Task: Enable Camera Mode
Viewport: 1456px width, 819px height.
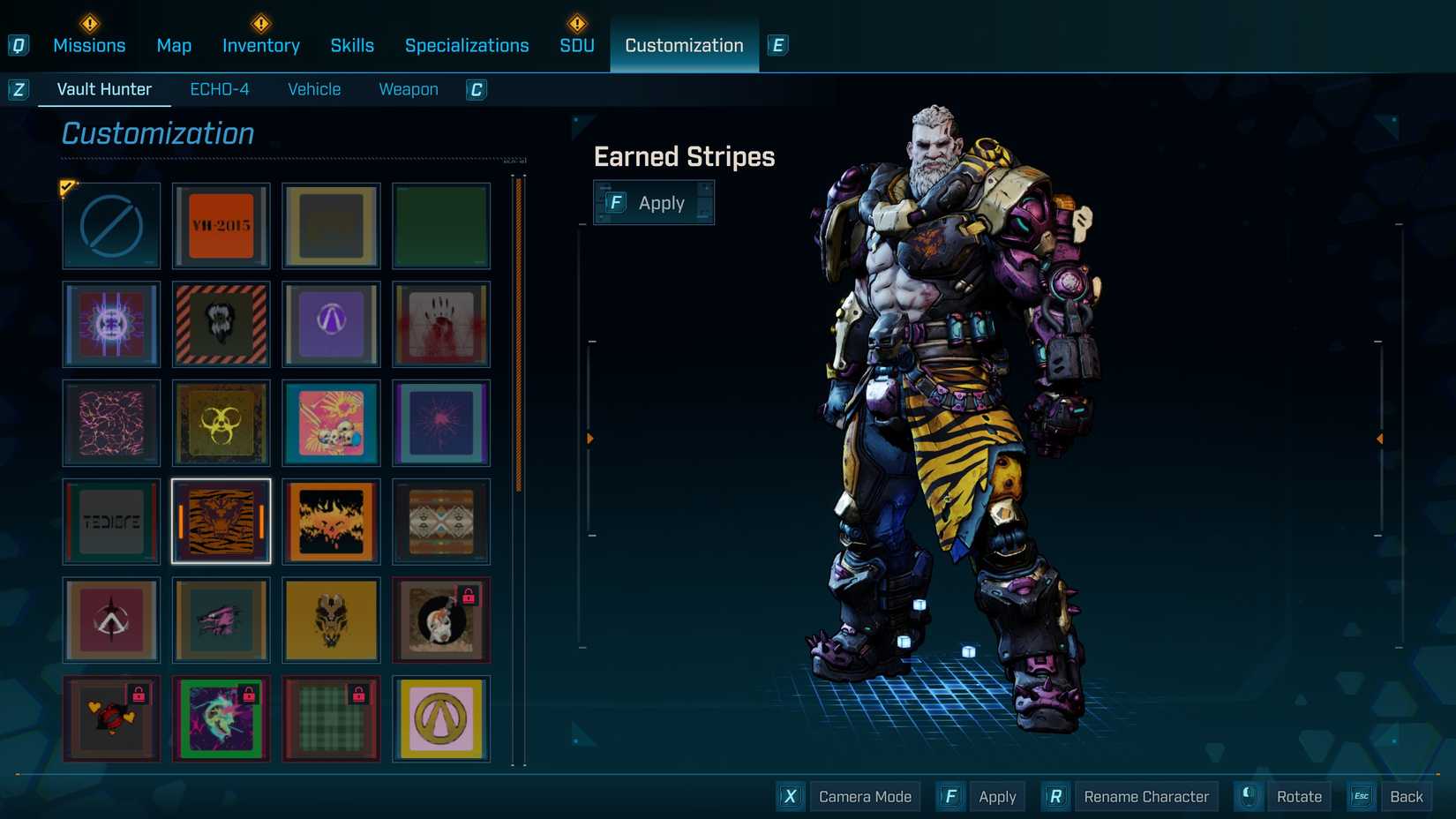Action: point(864,796)
